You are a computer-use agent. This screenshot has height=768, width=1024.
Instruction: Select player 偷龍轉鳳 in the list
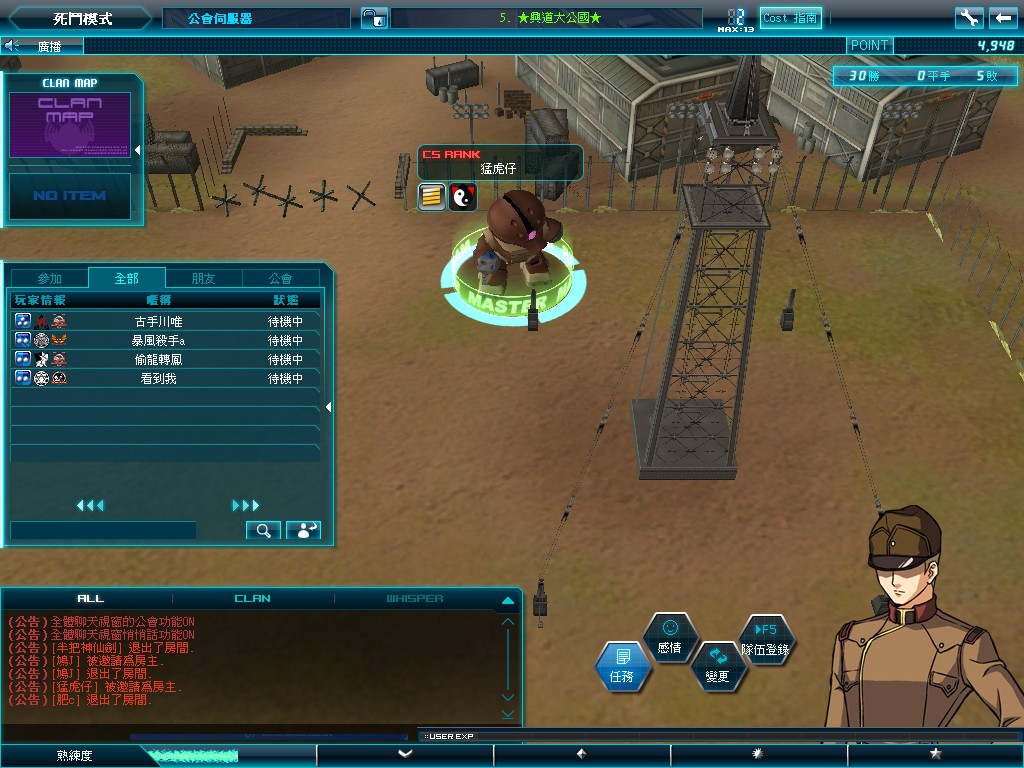coord(160,360)
